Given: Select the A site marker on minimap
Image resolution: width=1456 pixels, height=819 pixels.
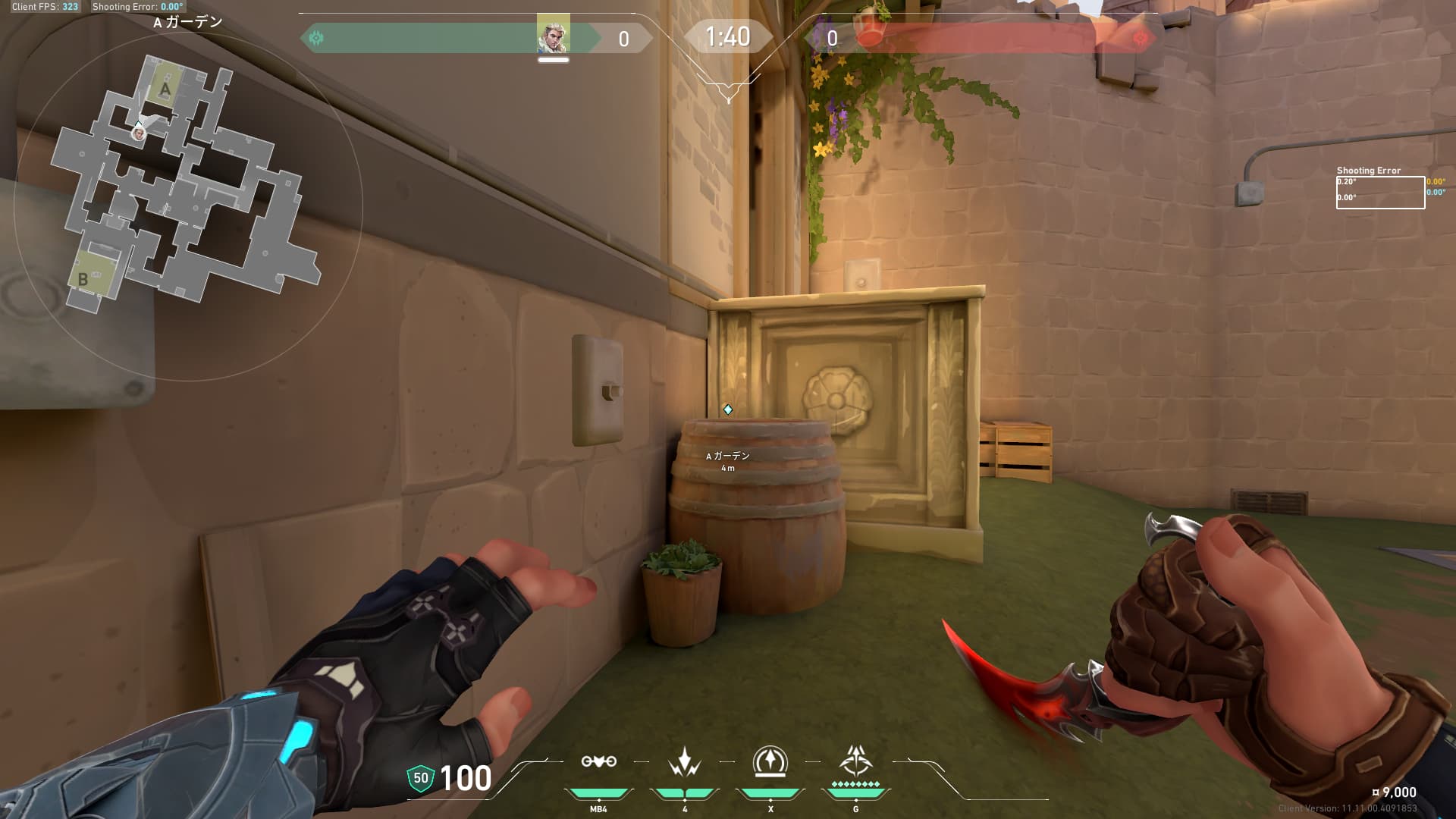Looking at the screenshot, I should click(x=165, y=89).
